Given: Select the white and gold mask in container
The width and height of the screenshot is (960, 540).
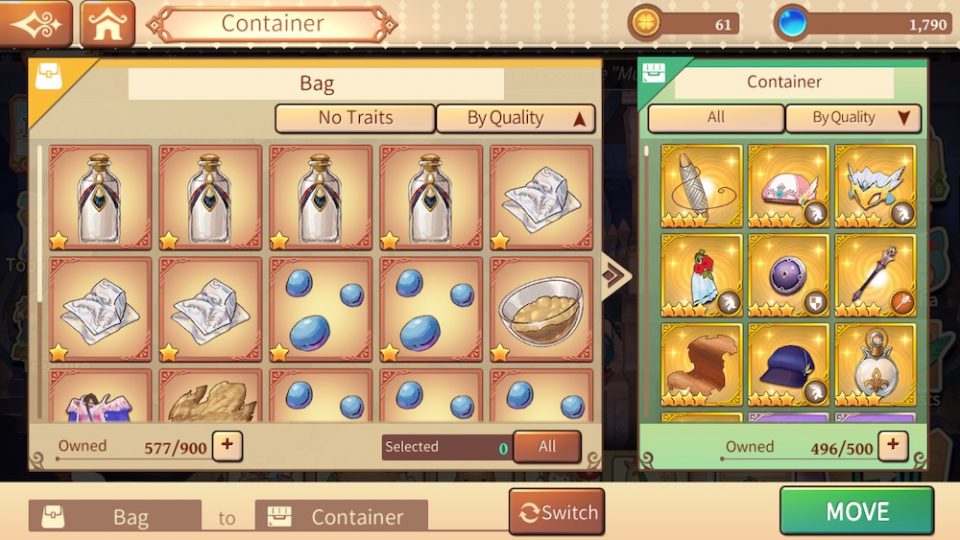Looking at the screenshot, I should [x=875, y=186].
